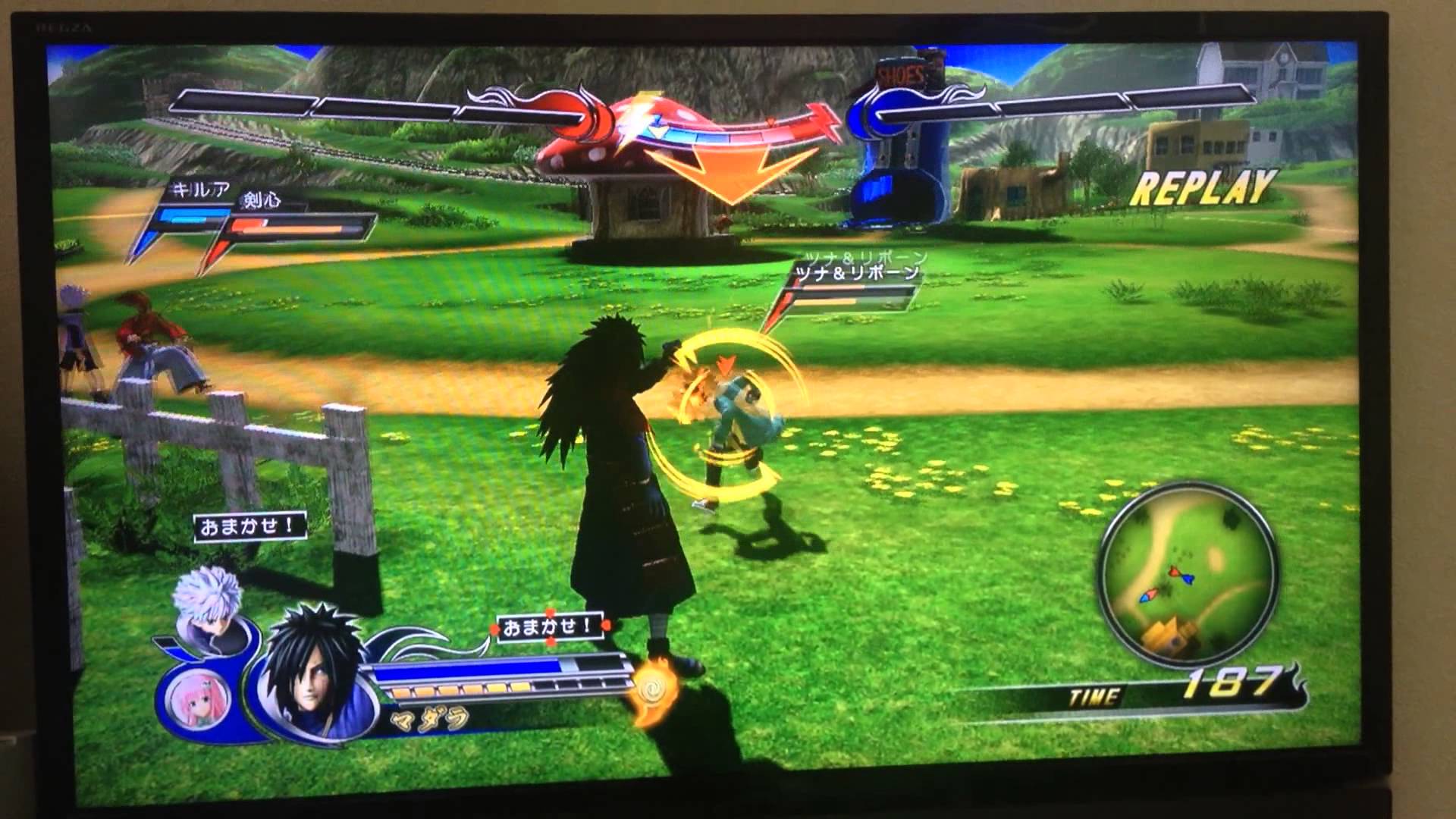Click the orange spiral flame icon
Viewport: 1456px width, 819px height.
tap(654, 689)
